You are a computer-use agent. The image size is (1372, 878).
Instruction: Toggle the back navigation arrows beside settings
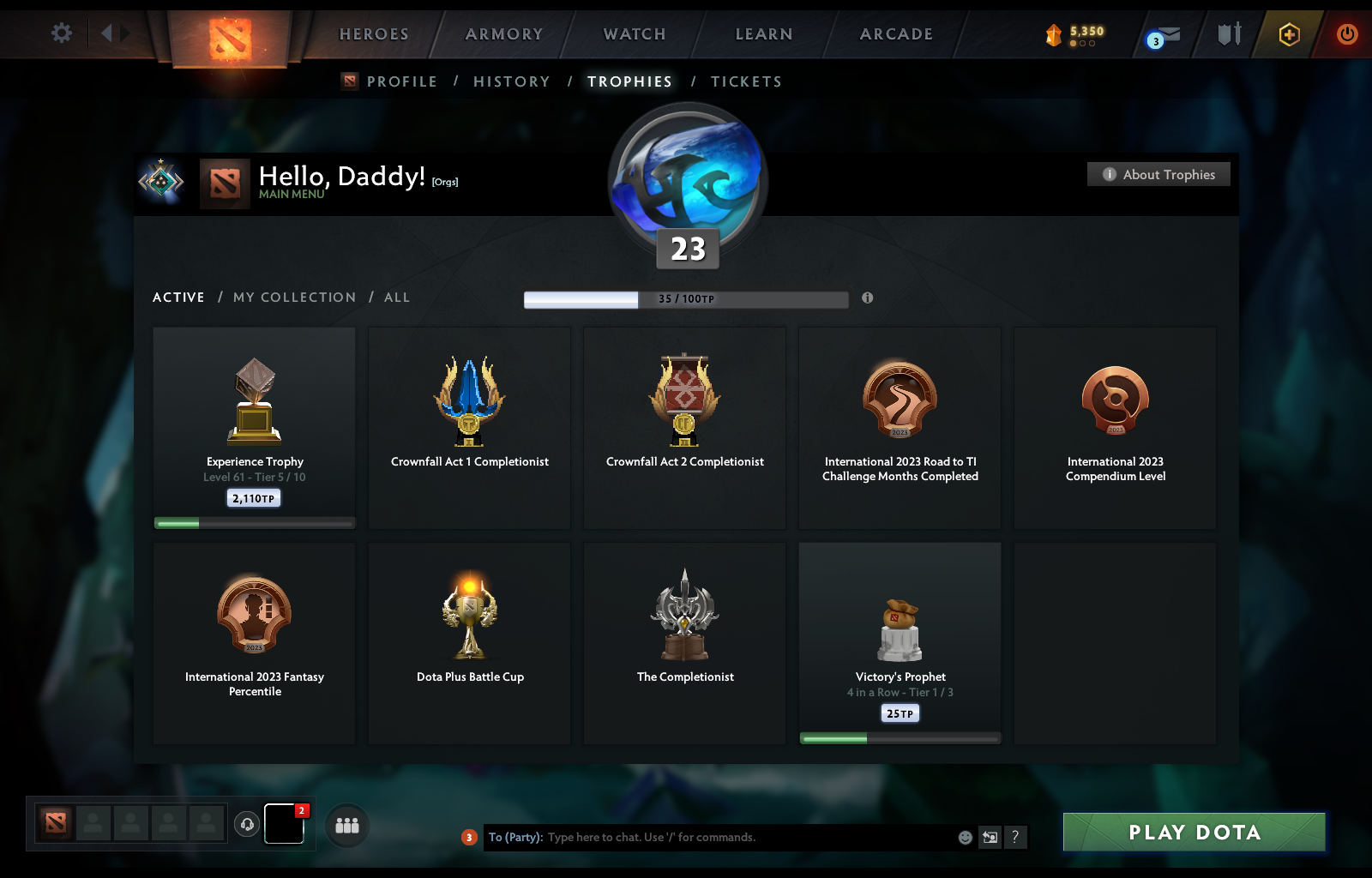(x=113, y=32)
